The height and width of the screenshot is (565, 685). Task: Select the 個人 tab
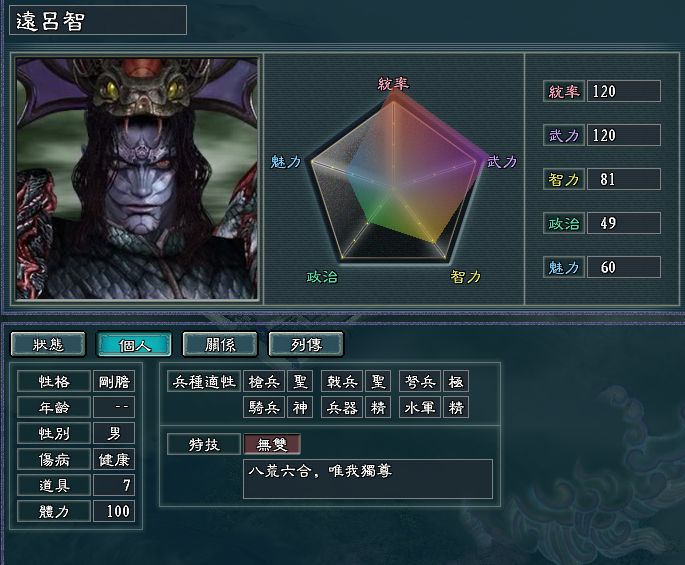point(134,344)
